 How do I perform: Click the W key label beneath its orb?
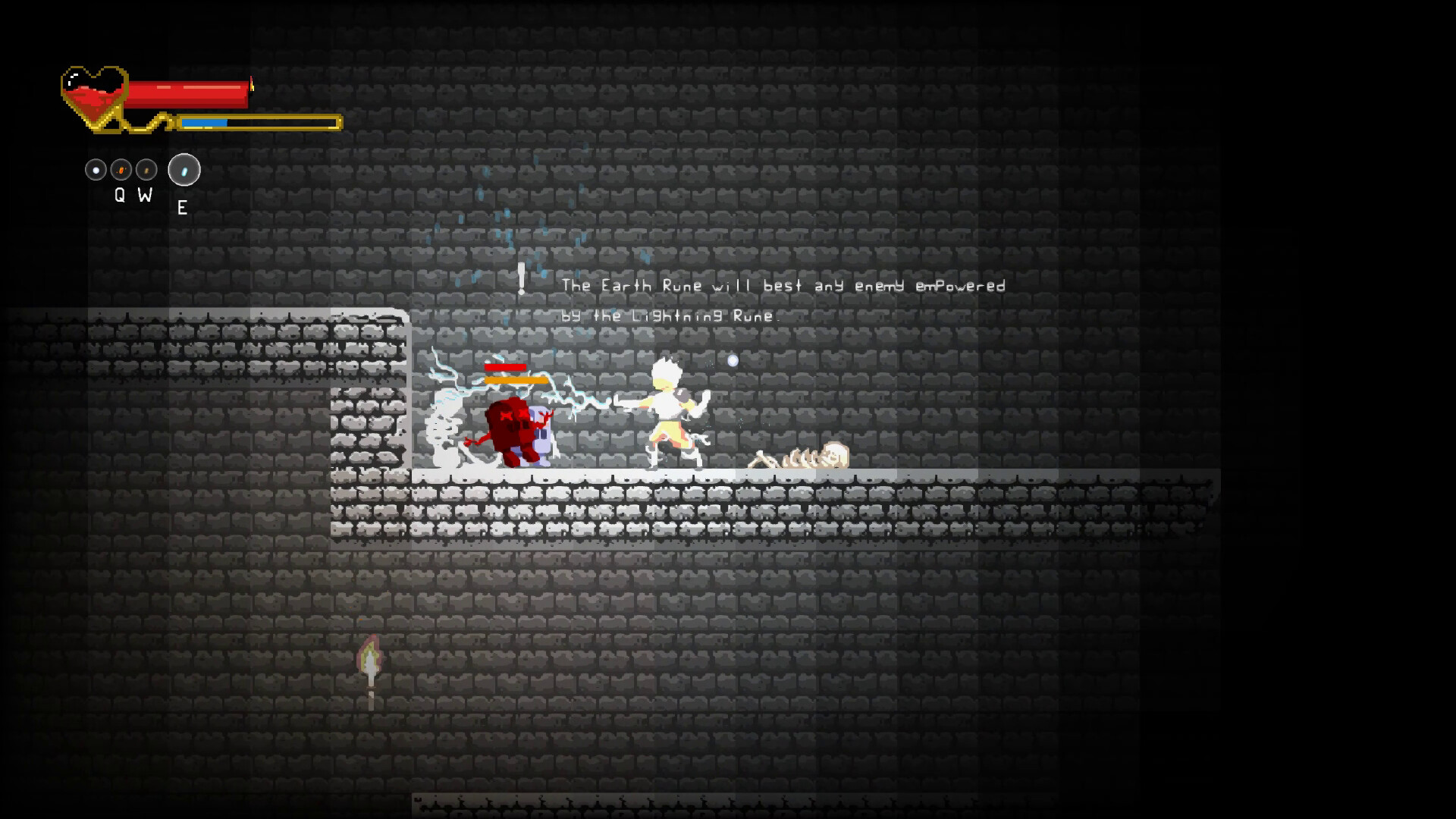click(144, 196)
